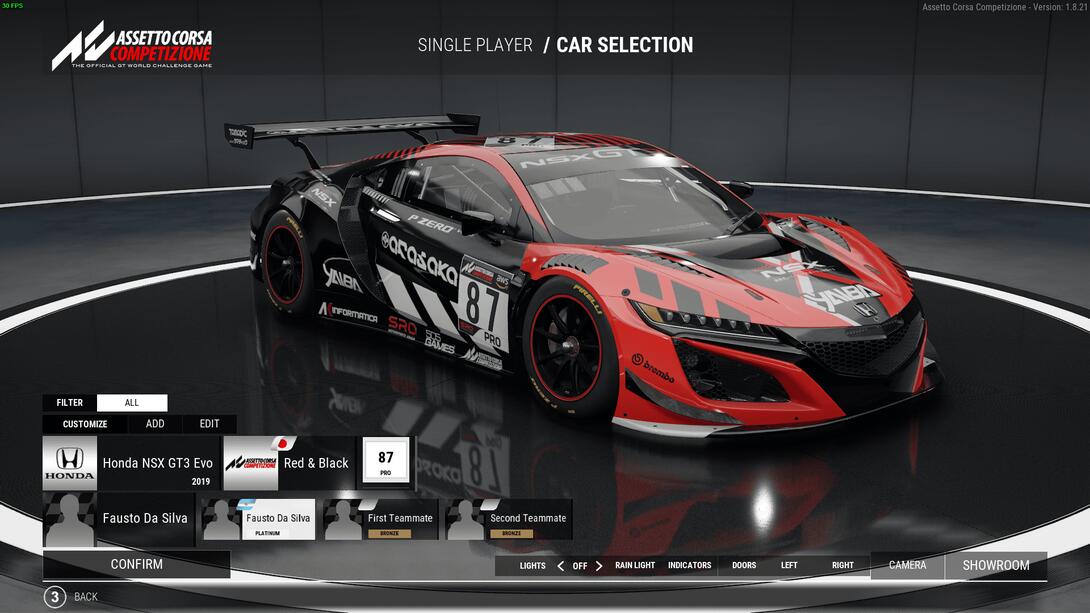This screenshot has height=613, width=1090.
Task: Open the Customize option
Action: tap(85, 424)
